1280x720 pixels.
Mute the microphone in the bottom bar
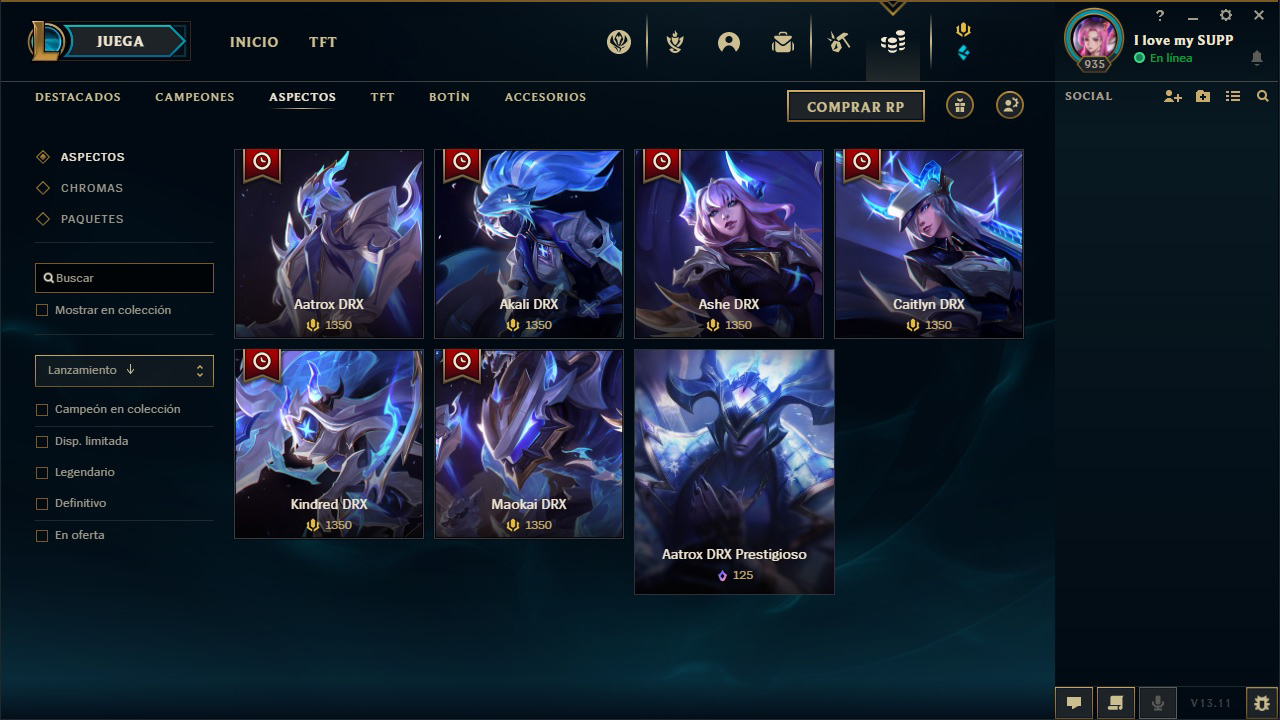click(x=1160, y=702)
